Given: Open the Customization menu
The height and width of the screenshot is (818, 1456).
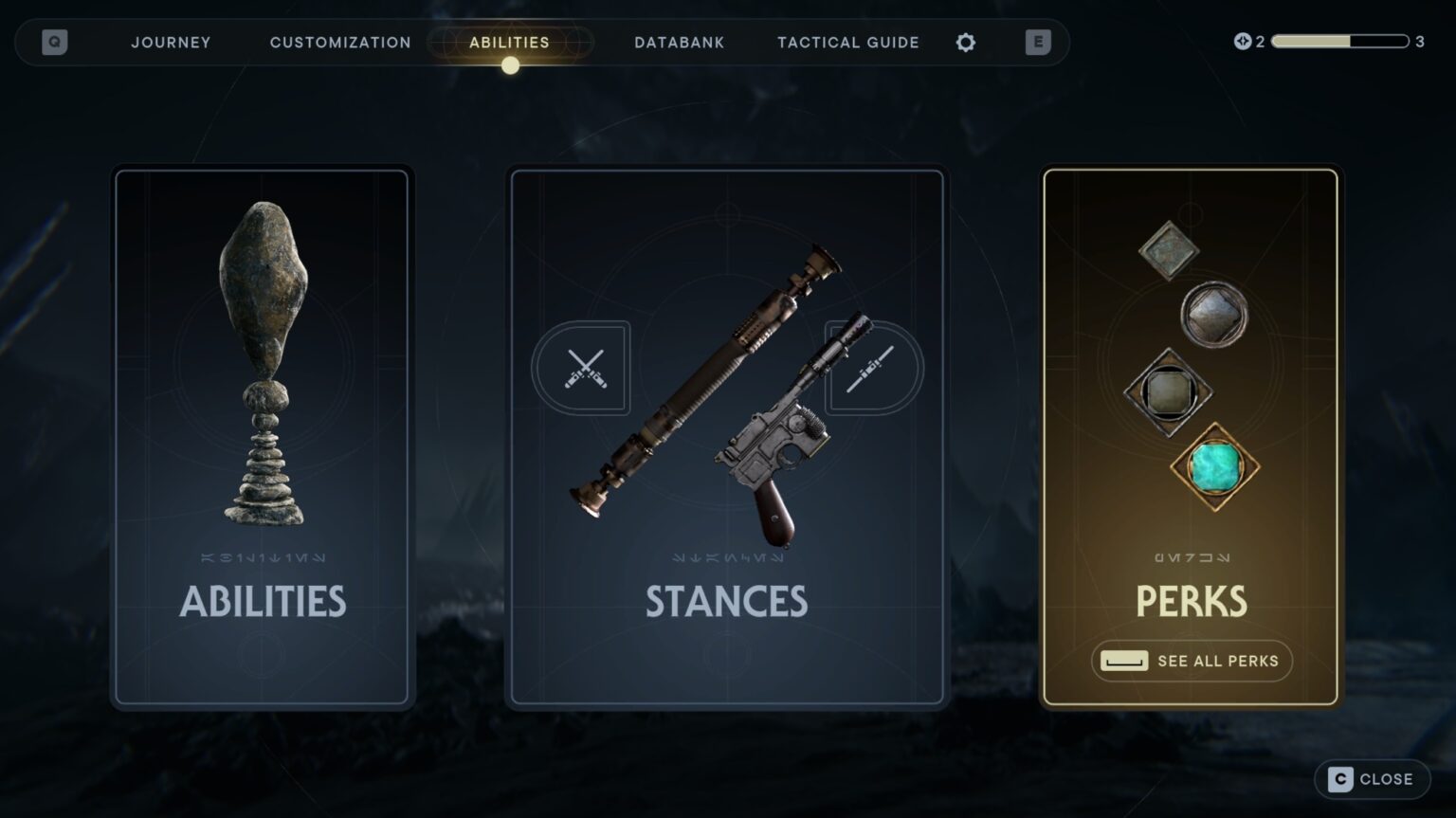Looking at the screenshot, I should click(x=339, y=42).
